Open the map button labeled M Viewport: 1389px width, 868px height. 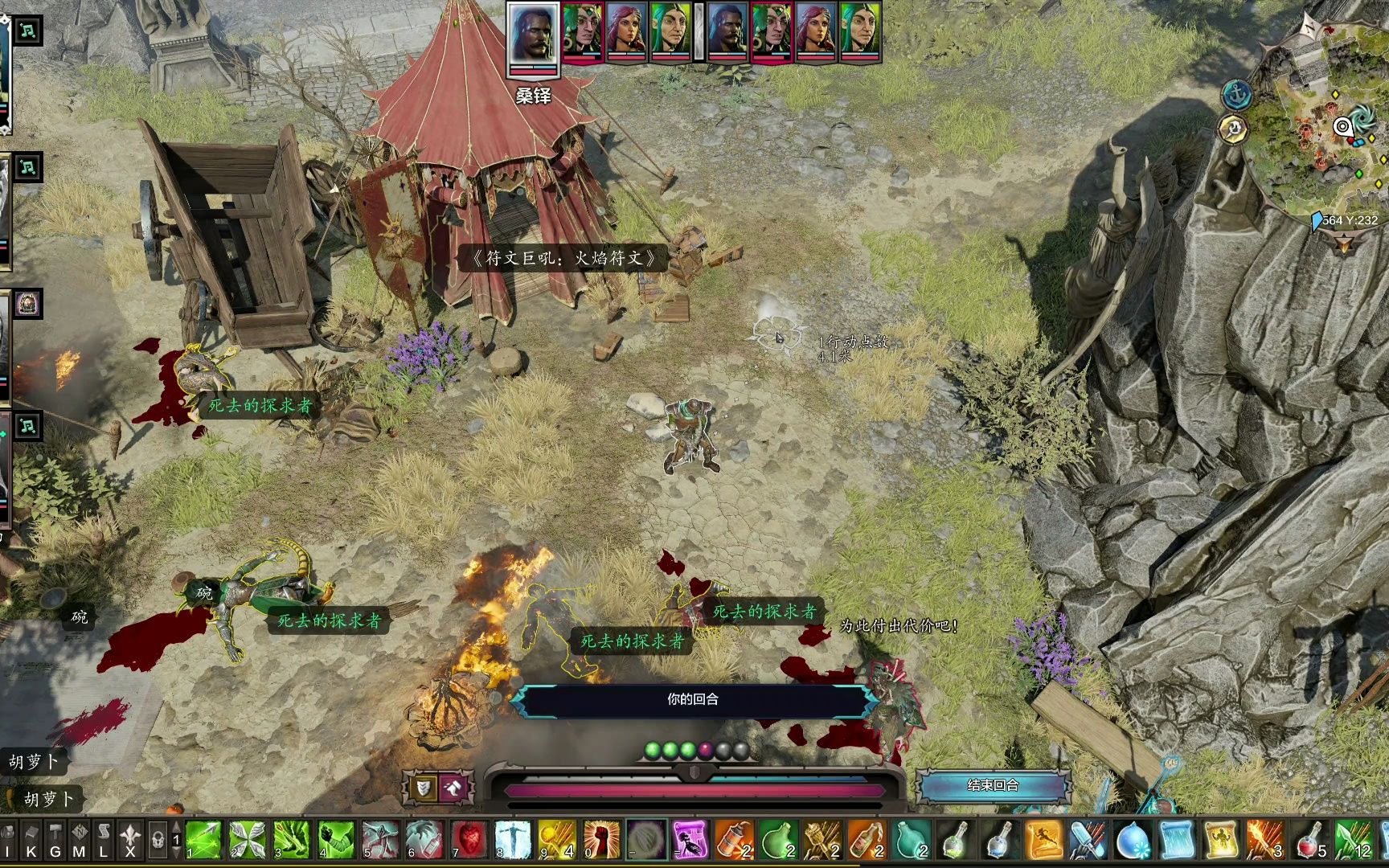pyautogui.click(x=79, y=840)
